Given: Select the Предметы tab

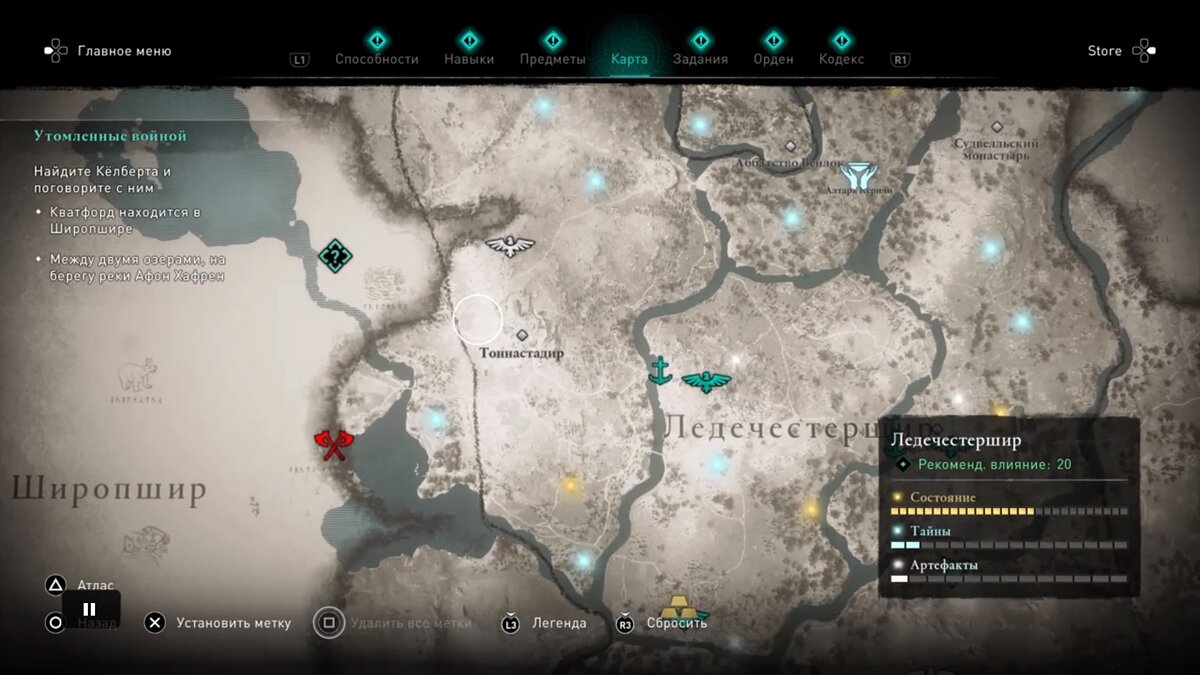Looking at the screenshot, I should [x=552, y=58].
